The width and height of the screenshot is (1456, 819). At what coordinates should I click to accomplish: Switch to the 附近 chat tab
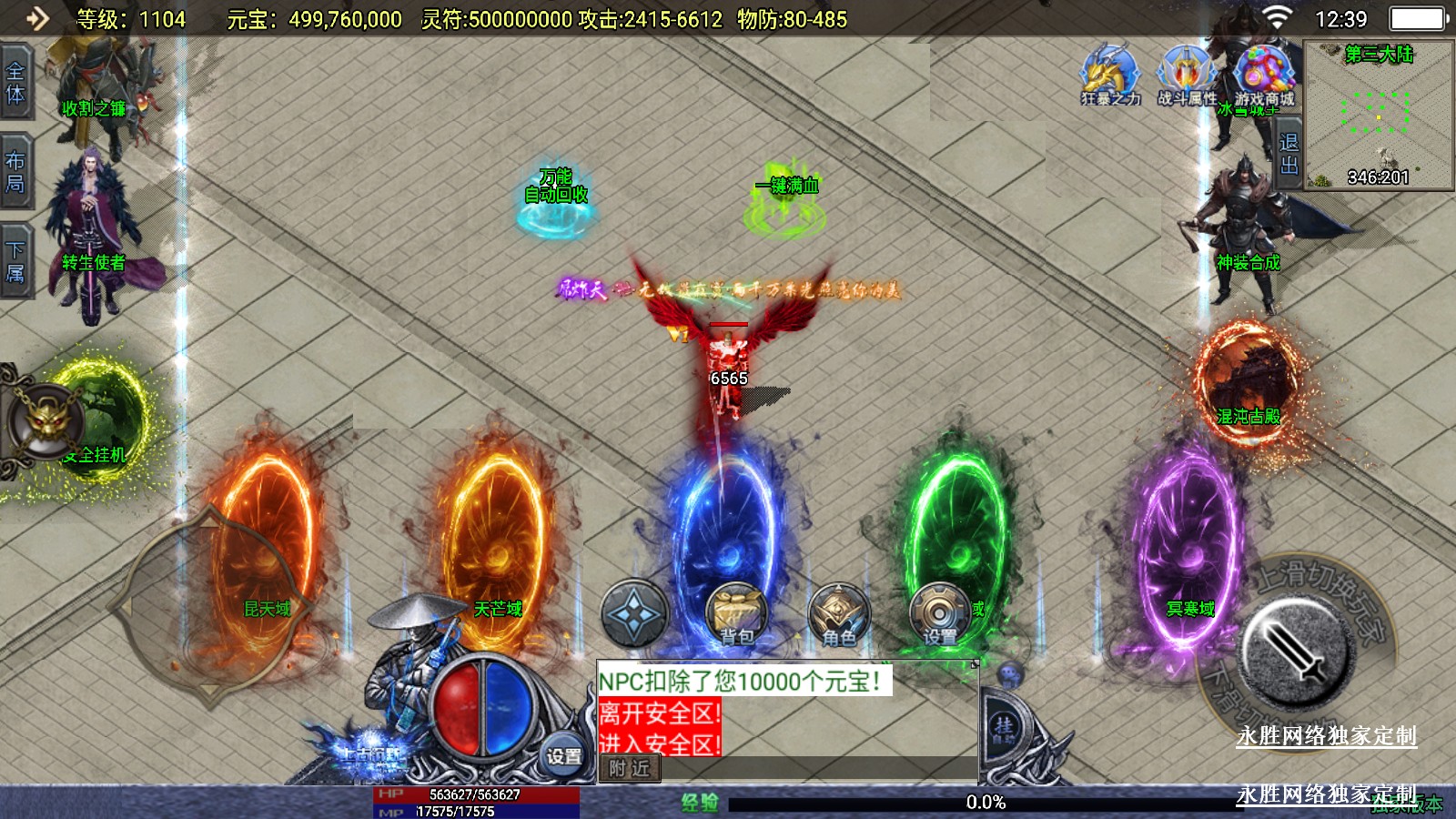(x=630, y=769)
